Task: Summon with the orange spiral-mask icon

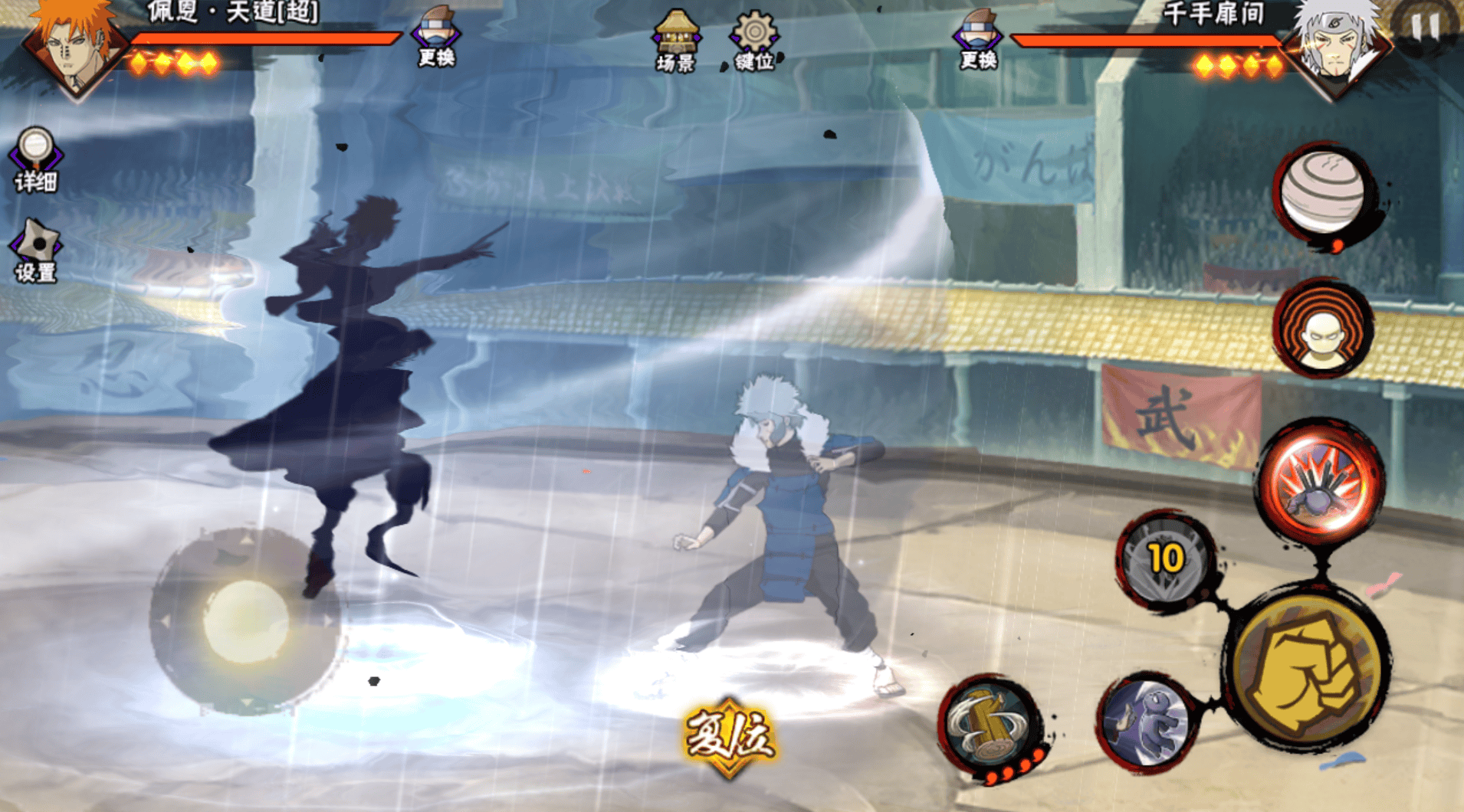Action: coord(1324,328)
